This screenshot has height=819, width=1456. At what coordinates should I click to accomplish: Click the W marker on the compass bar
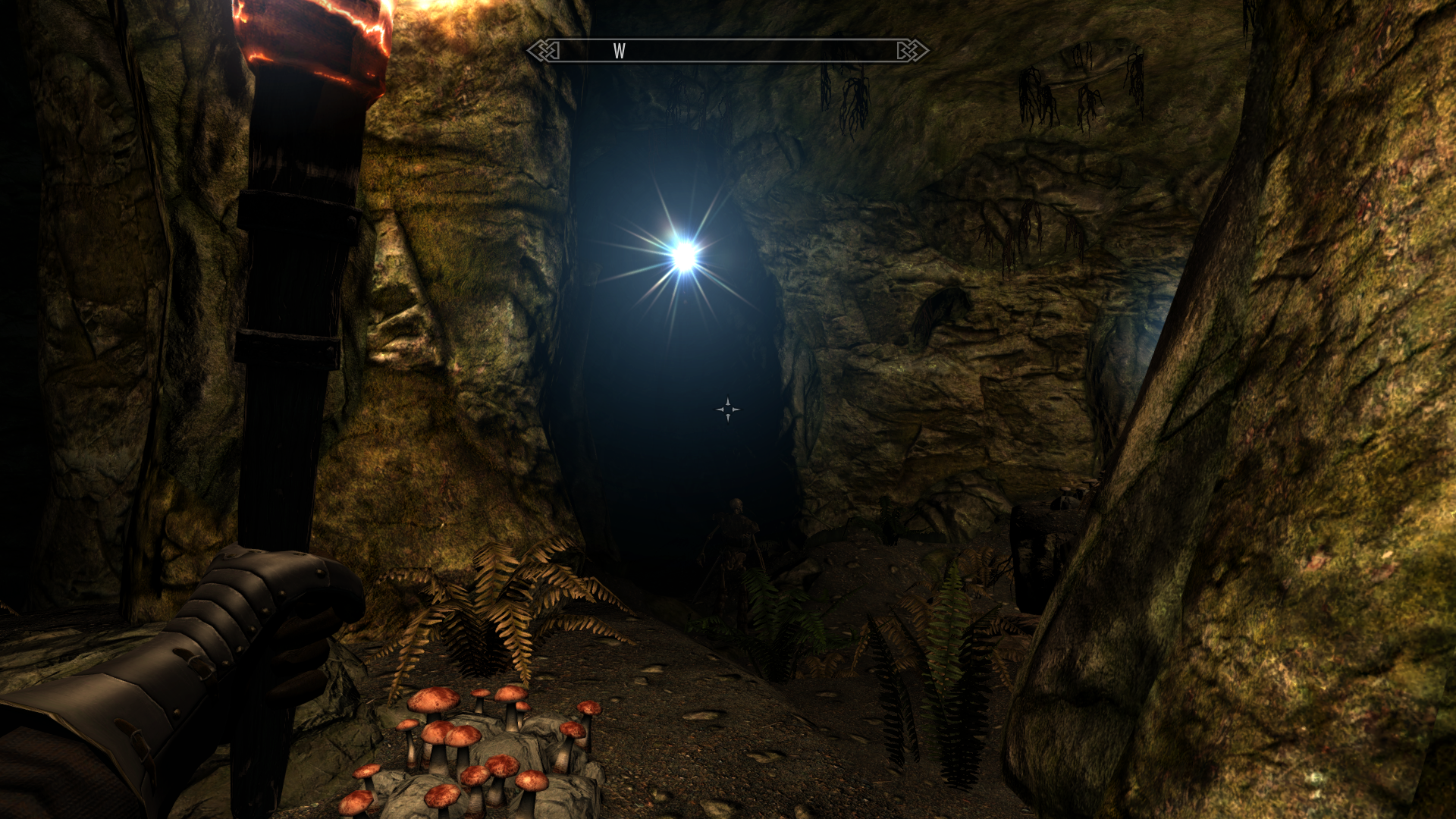pos(620,51)
